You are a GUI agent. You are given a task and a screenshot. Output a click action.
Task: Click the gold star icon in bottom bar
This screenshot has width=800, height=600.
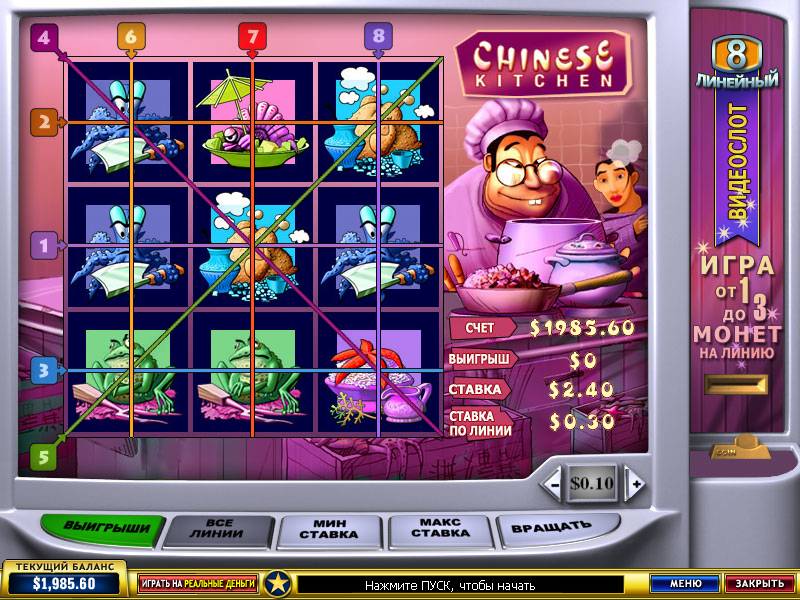click(x=279, y=583)
